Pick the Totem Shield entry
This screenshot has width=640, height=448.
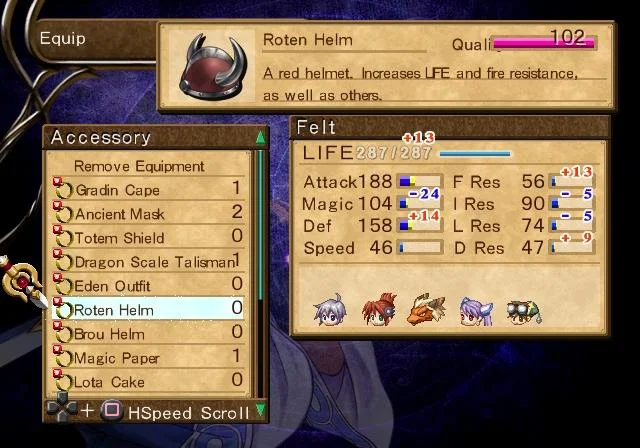click(119, 238)
